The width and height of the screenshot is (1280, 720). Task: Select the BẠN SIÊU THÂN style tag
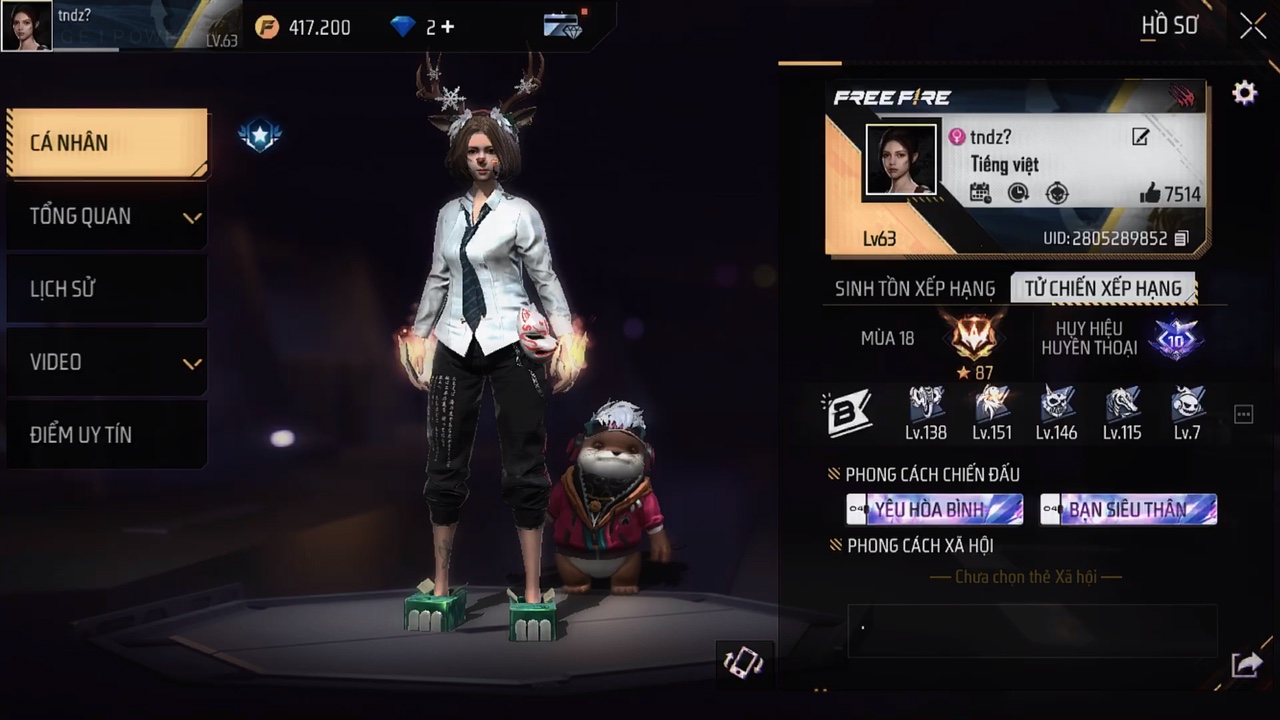coord(1128,509)
